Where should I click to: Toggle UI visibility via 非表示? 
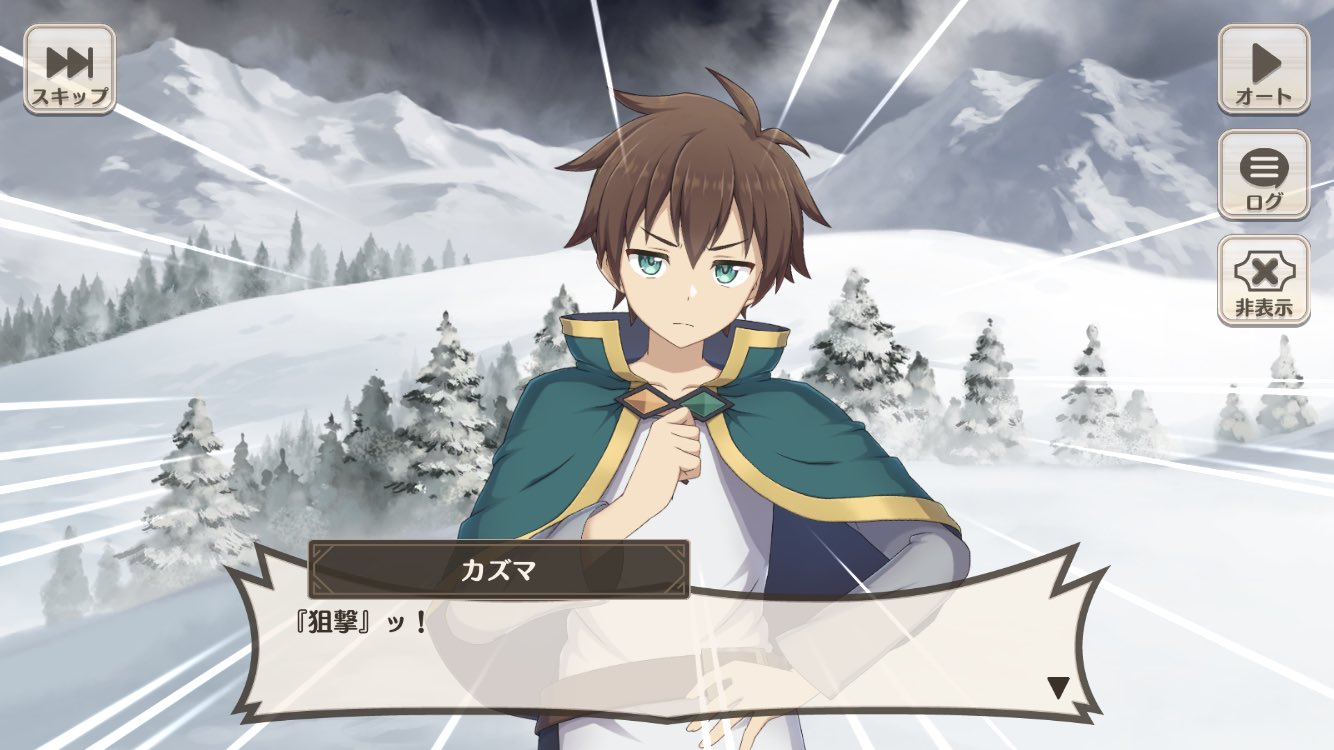pyautogui.click(x=1265, y=280)
